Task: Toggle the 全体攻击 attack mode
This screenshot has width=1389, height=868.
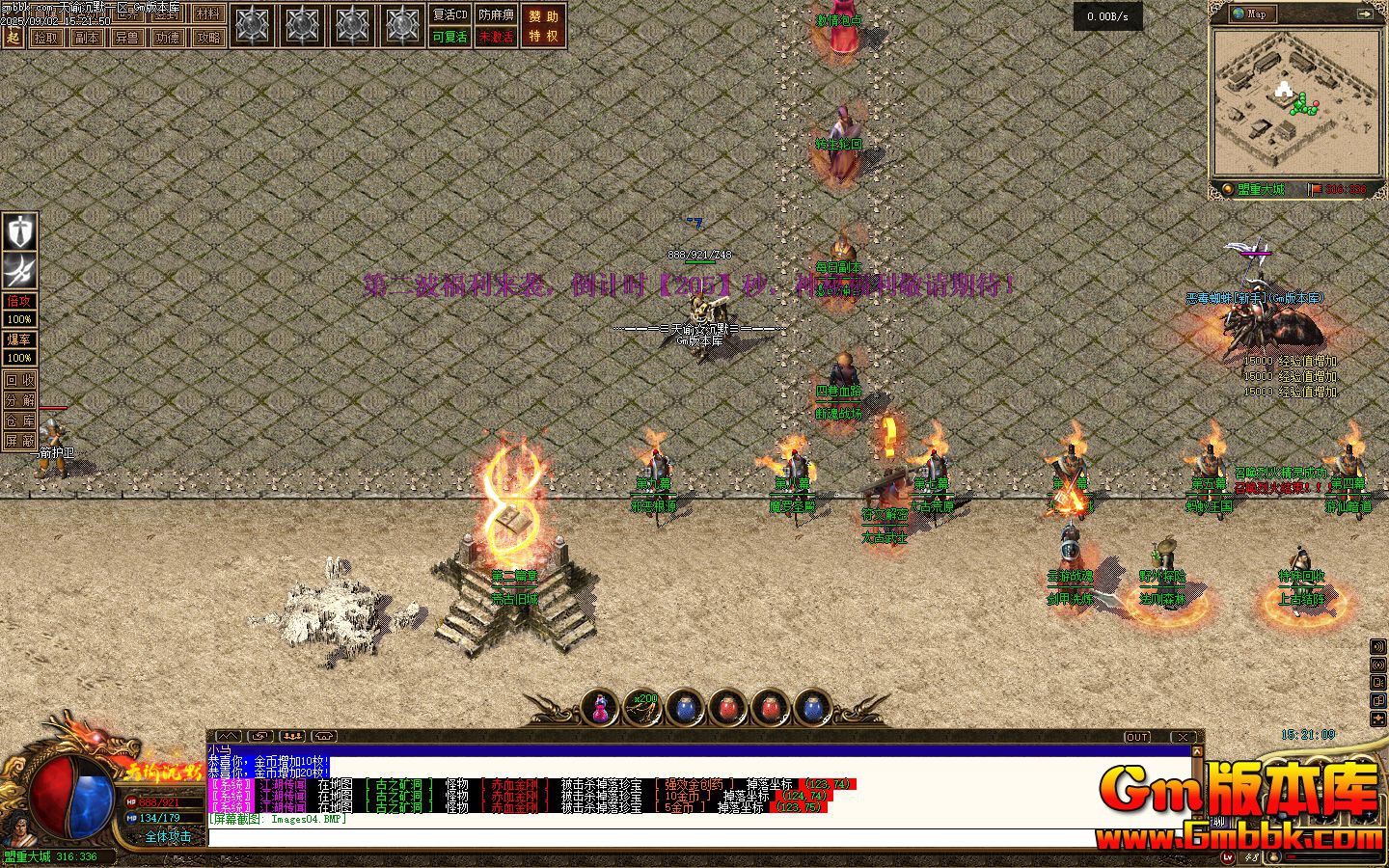Action: pos(168,837)
